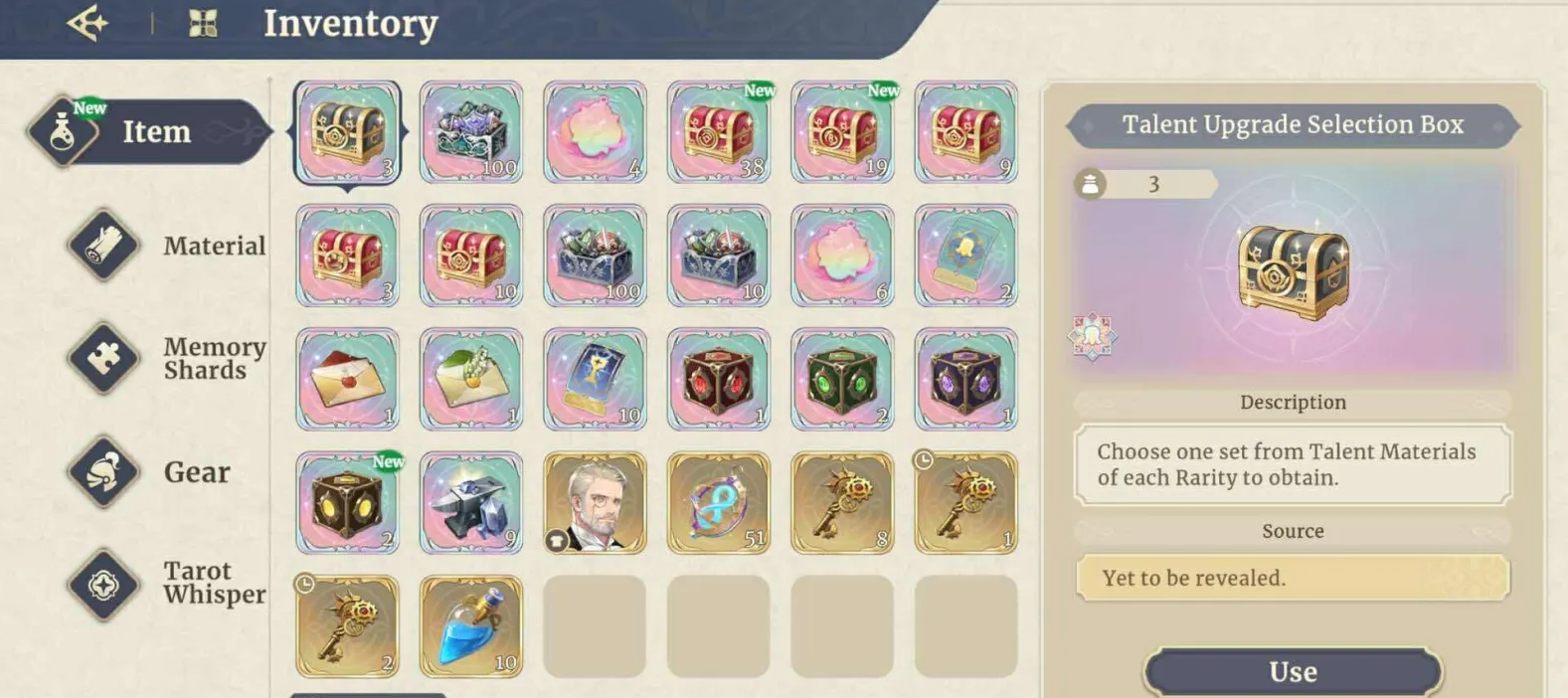
Task: Pick the blue ribbon crystal item
Action: (718, 503)
